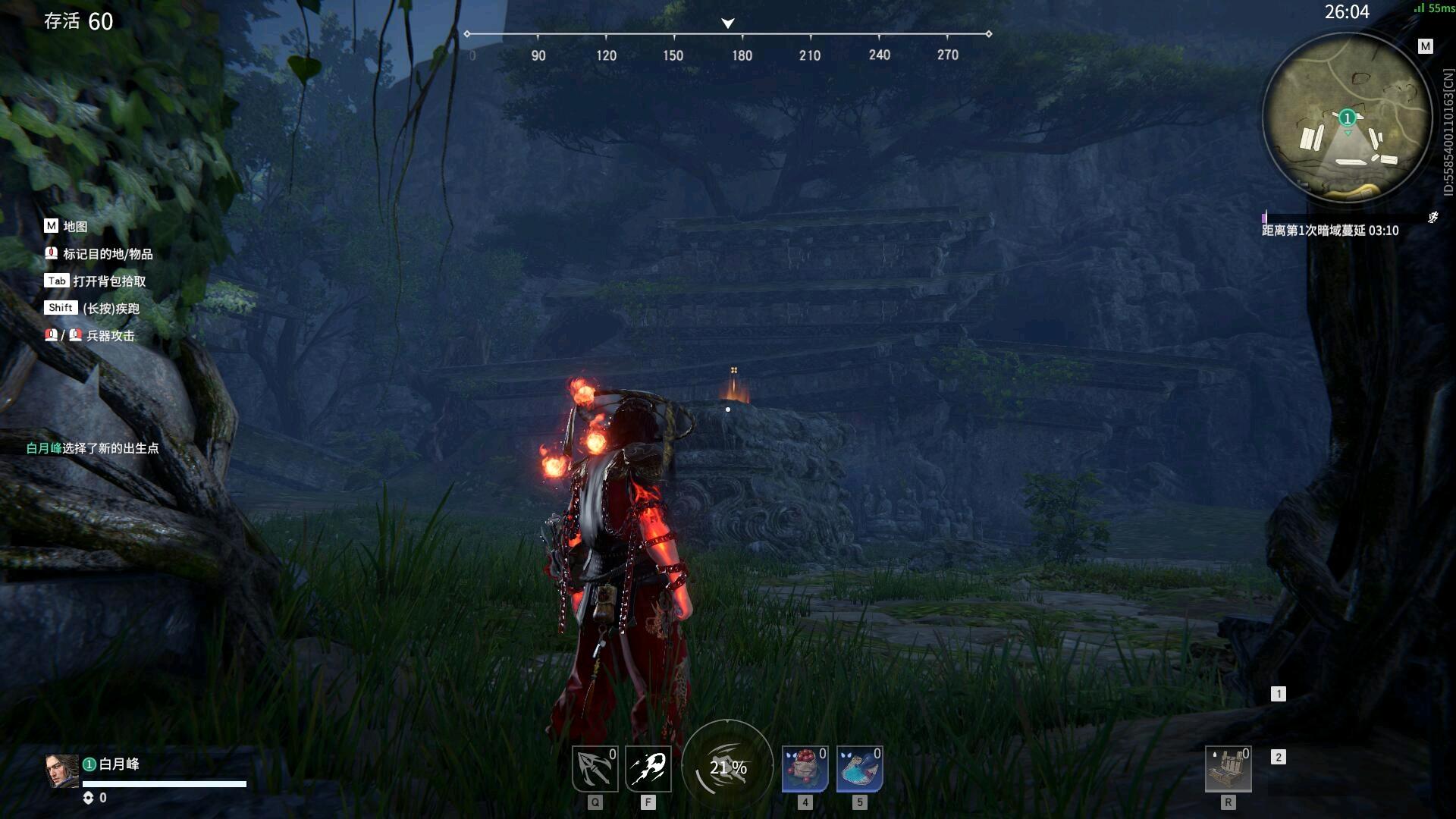Use the red berry pouch item slot
The height and width of the screenshot is (819, 1456).
coord(805,768)
